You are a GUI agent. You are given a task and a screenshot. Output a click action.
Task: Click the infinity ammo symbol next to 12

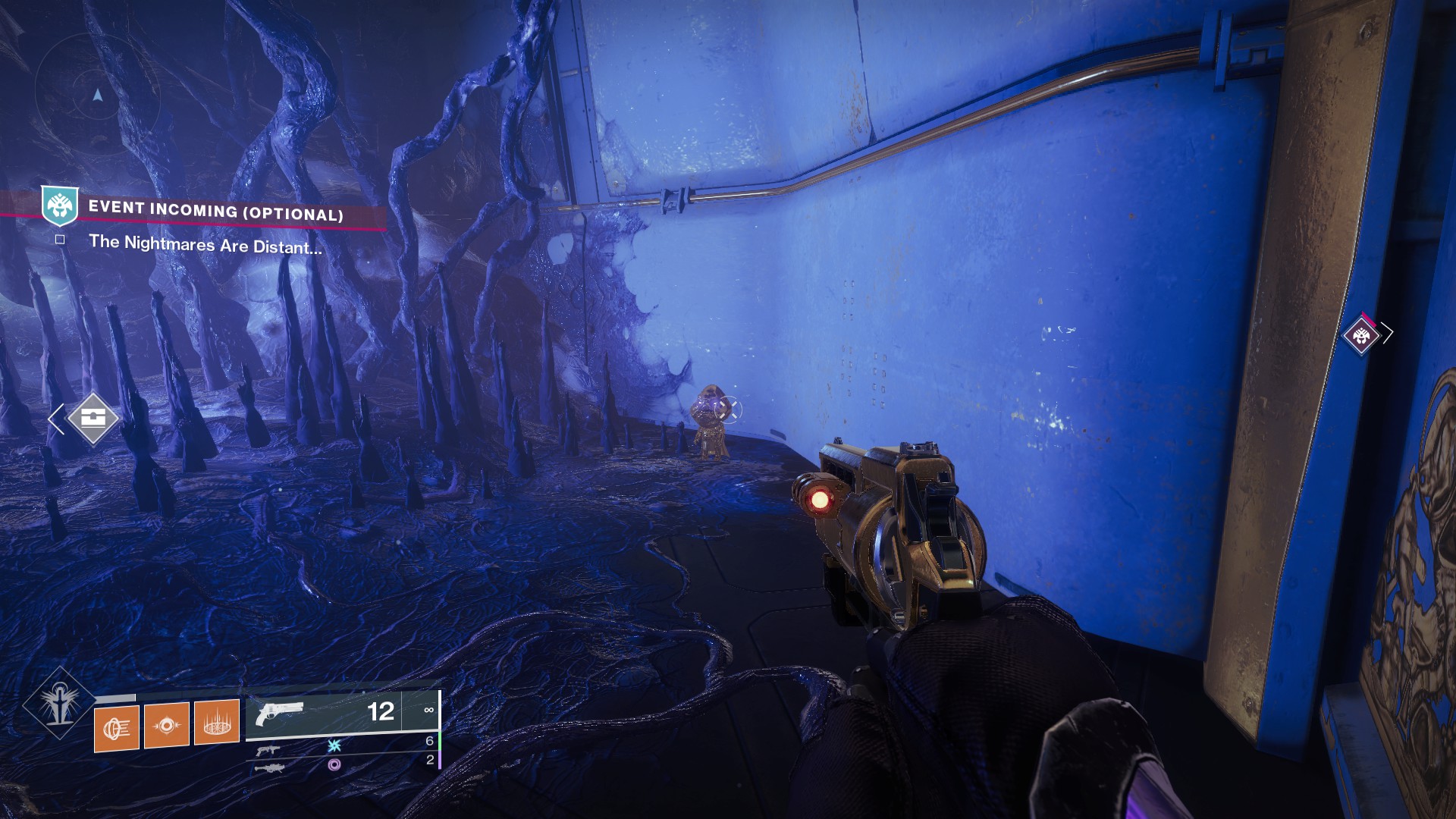[x=428, y=710]
